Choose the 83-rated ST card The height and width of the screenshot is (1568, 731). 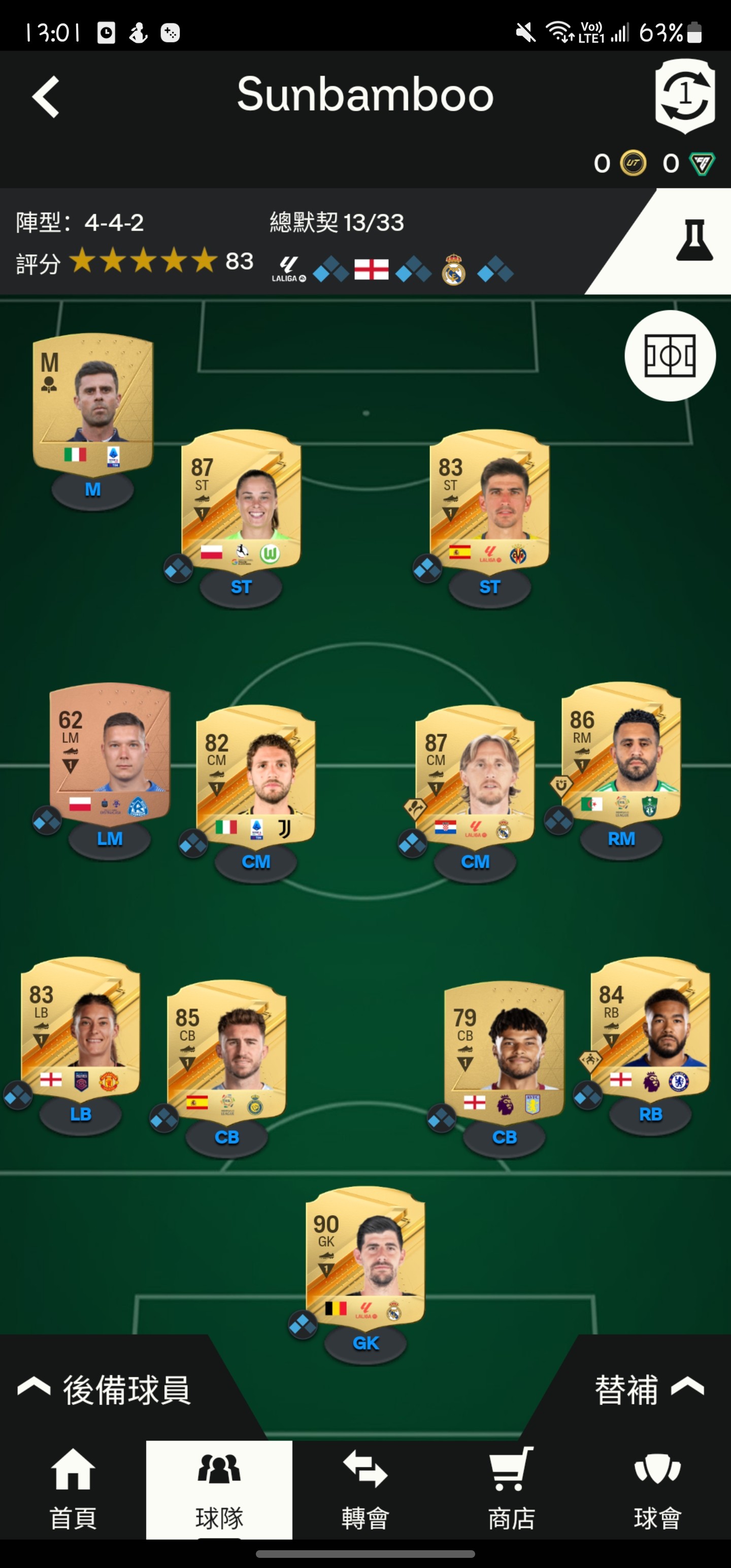(x=489, y=500)
